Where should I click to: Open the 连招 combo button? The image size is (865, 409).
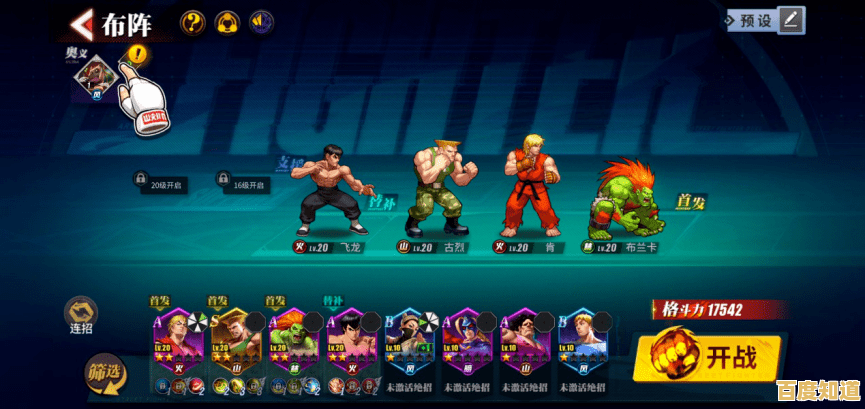click(81, 314)
